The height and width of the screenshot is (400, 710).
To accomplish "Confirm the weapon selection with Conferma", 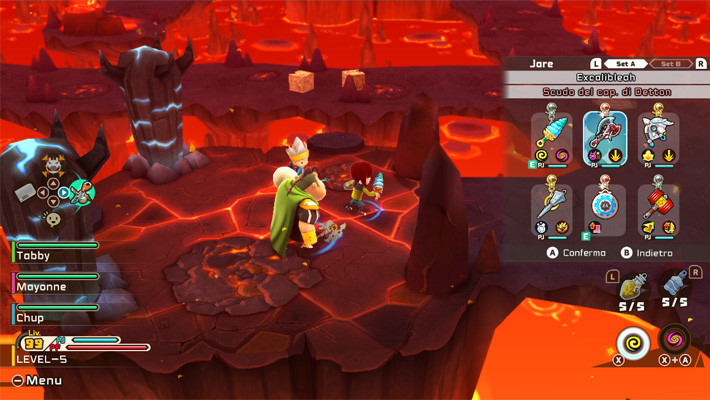I will [577, 253].
